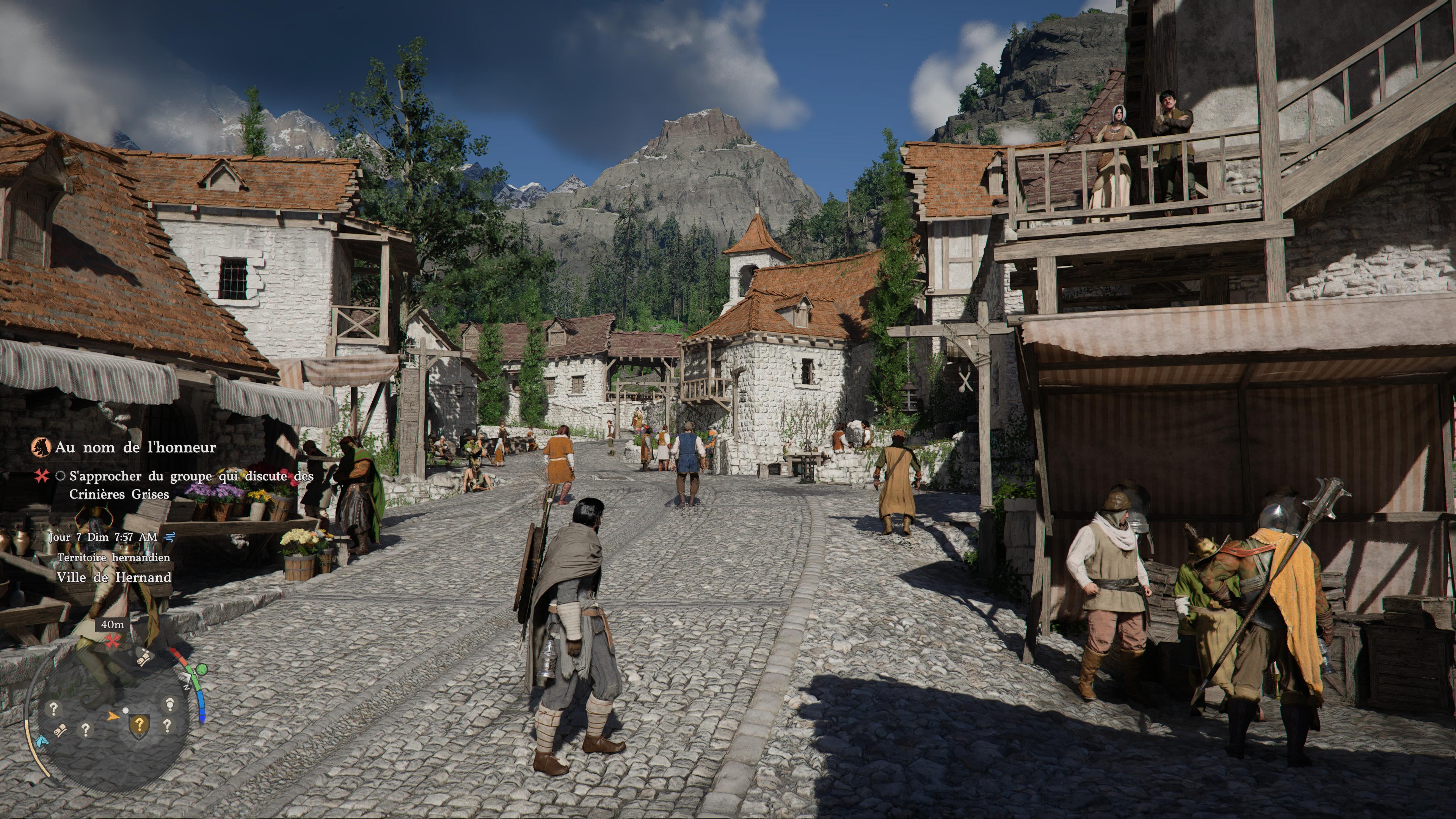
Task: Click the scroll marker beside the horse icon
Action: 61,731
